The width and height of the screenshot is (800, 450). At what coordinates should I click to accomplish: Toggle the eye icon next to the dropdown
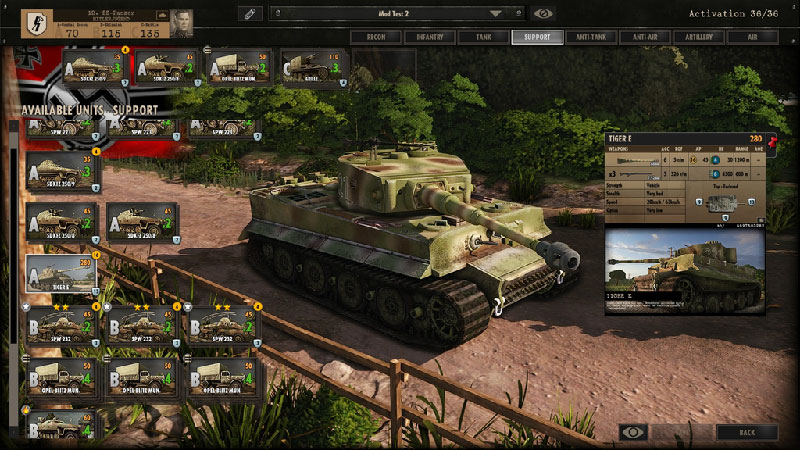(x=544, y=13)
